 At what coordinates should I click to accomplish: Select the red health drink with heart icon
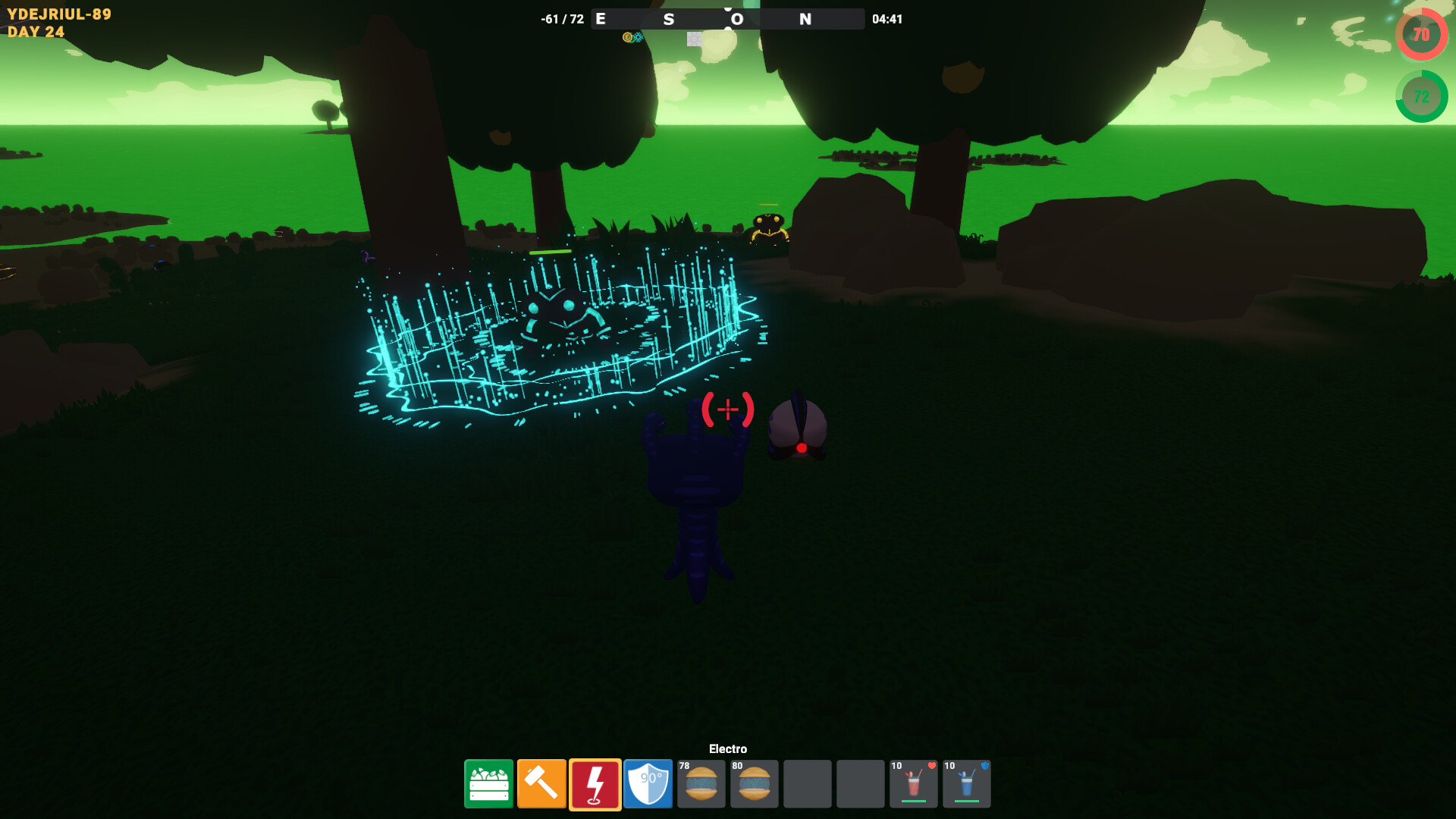click(x=913, y=784)
